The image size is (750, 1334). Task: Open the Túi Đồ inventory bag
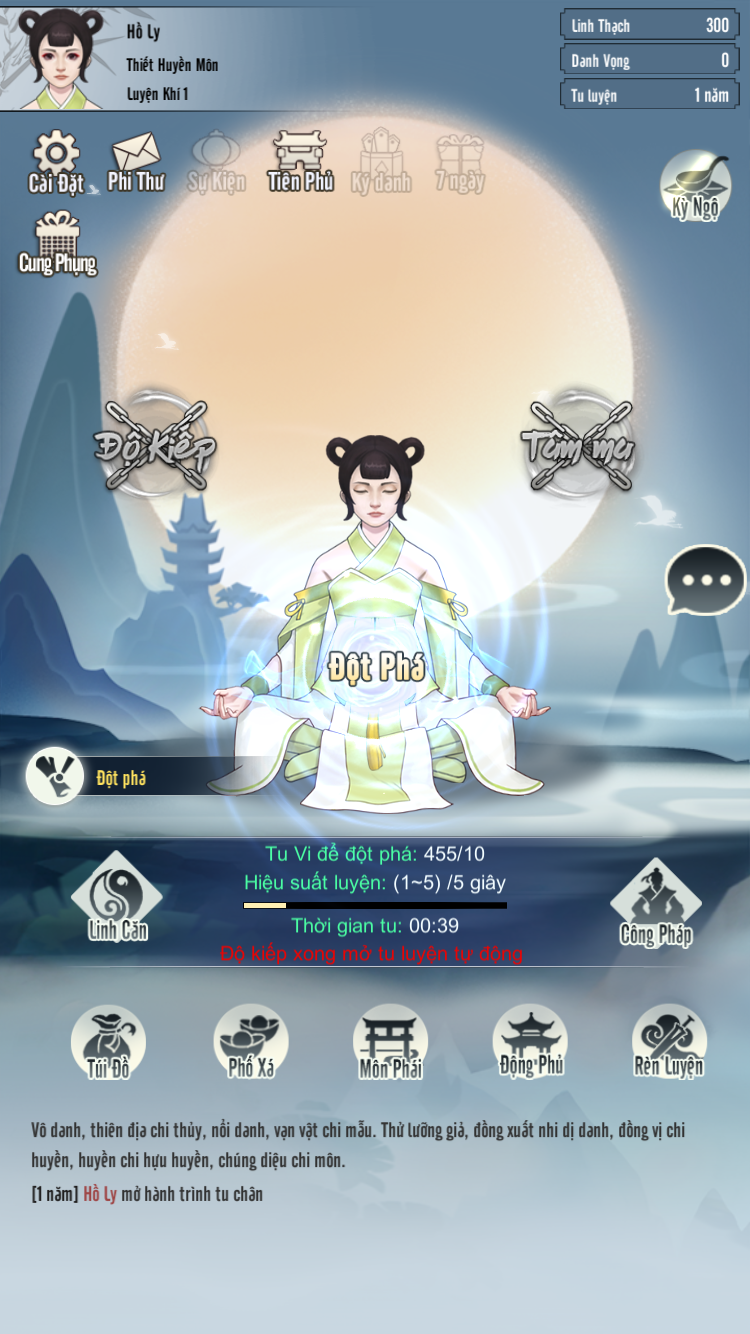tap(108, 1042)
